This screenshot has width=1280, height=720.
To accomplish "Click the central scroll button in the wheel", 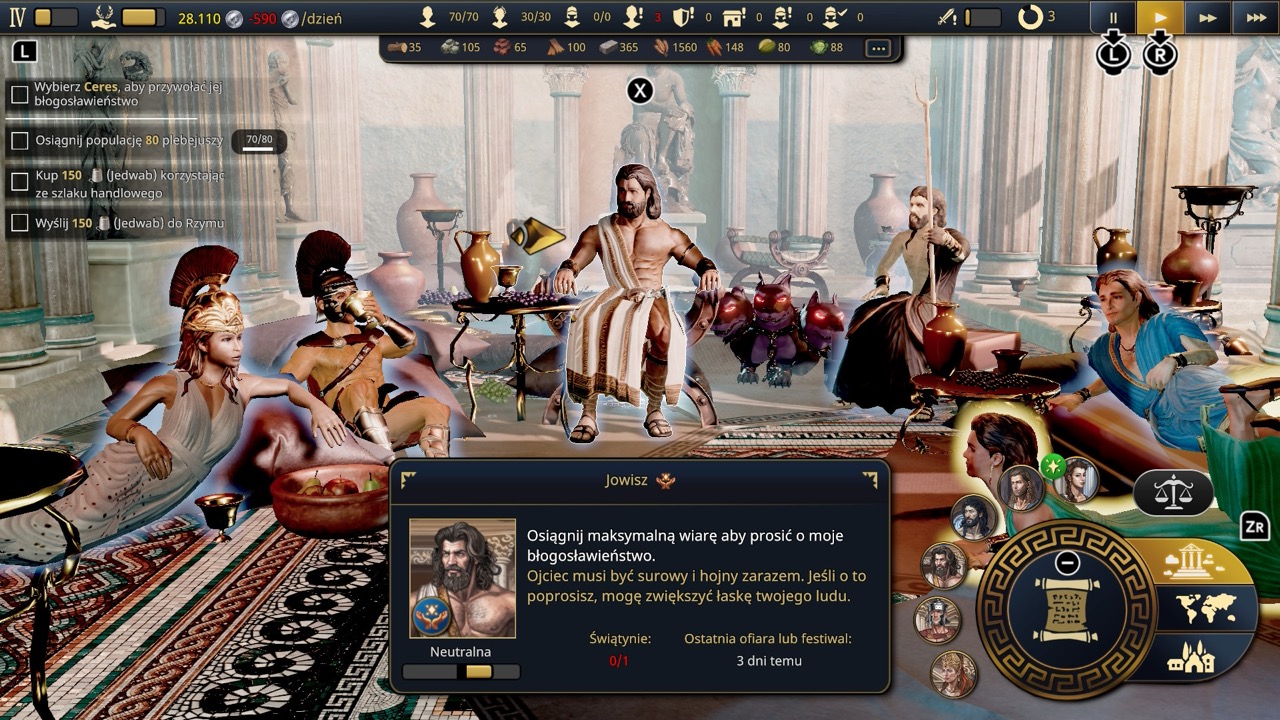I will (1066, 608).
